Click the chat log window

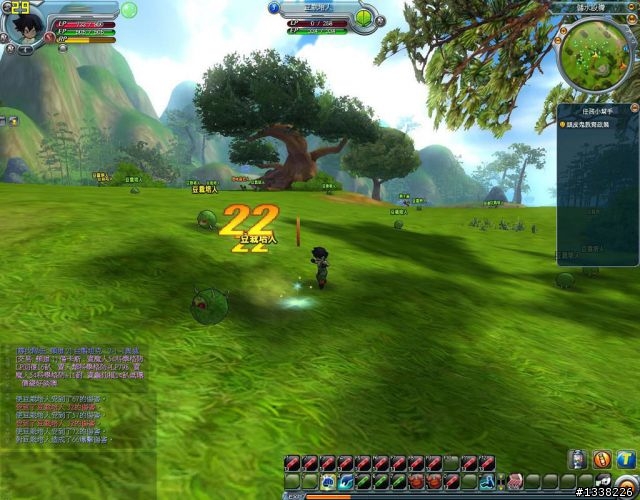(x=75, y=390)
